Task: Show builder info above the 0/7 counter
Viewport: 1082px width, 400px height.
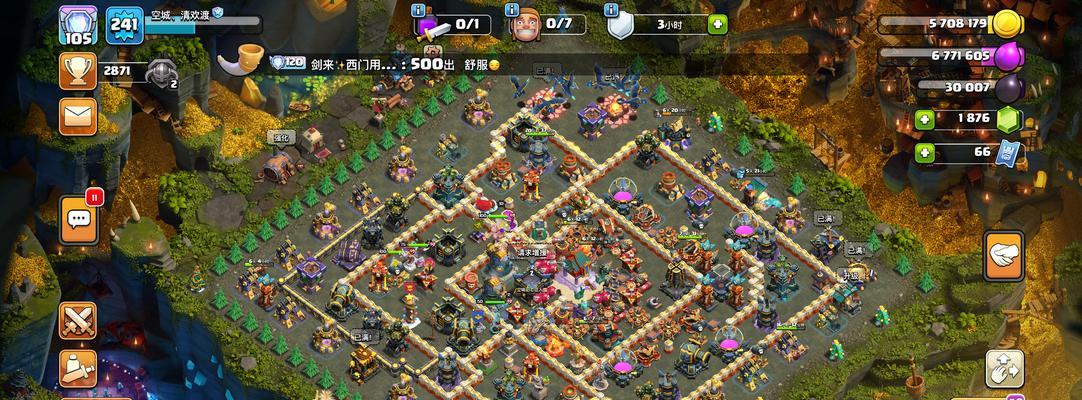Action: point(512,10)
